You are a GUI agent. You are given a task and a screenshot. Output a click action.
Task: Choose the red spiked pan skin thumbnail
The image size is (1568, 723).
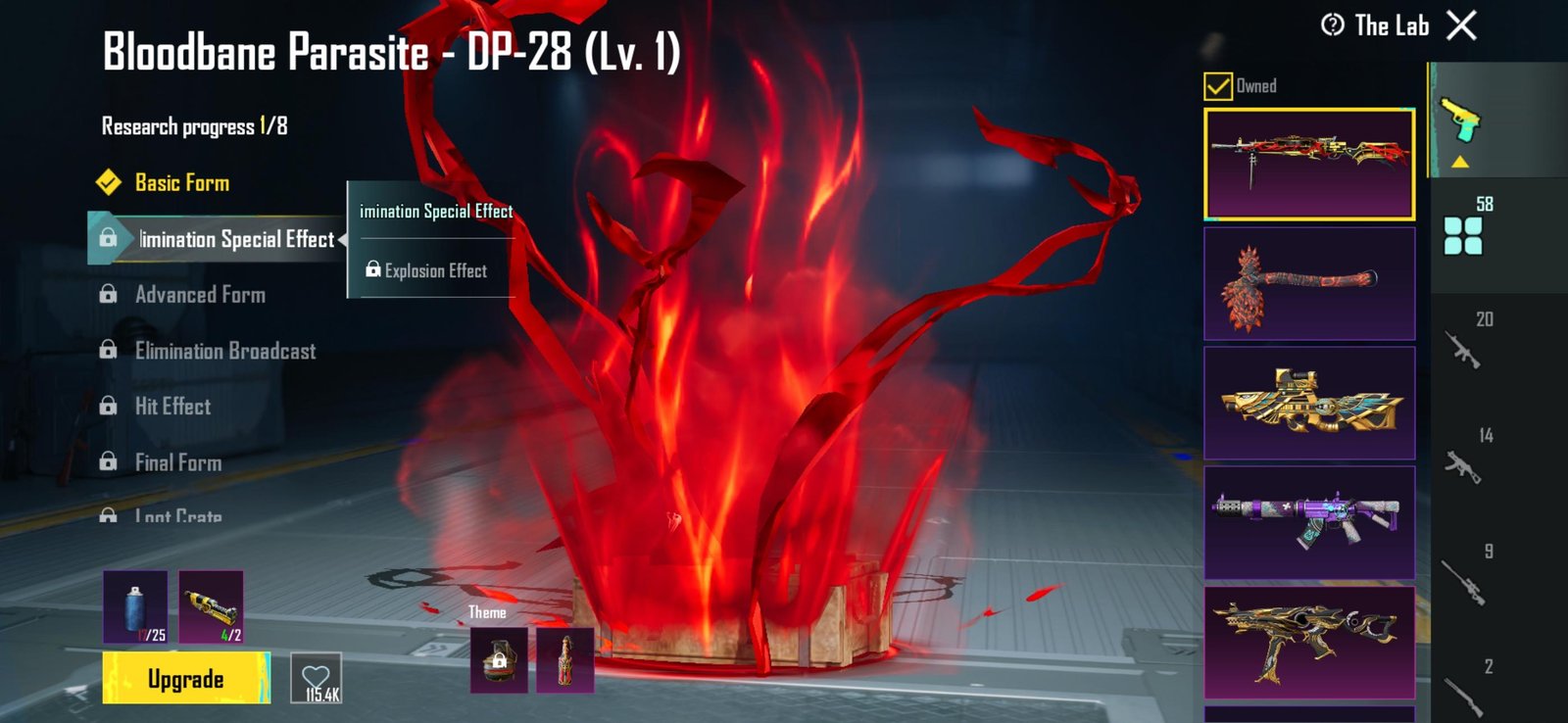coord(1309,284)
